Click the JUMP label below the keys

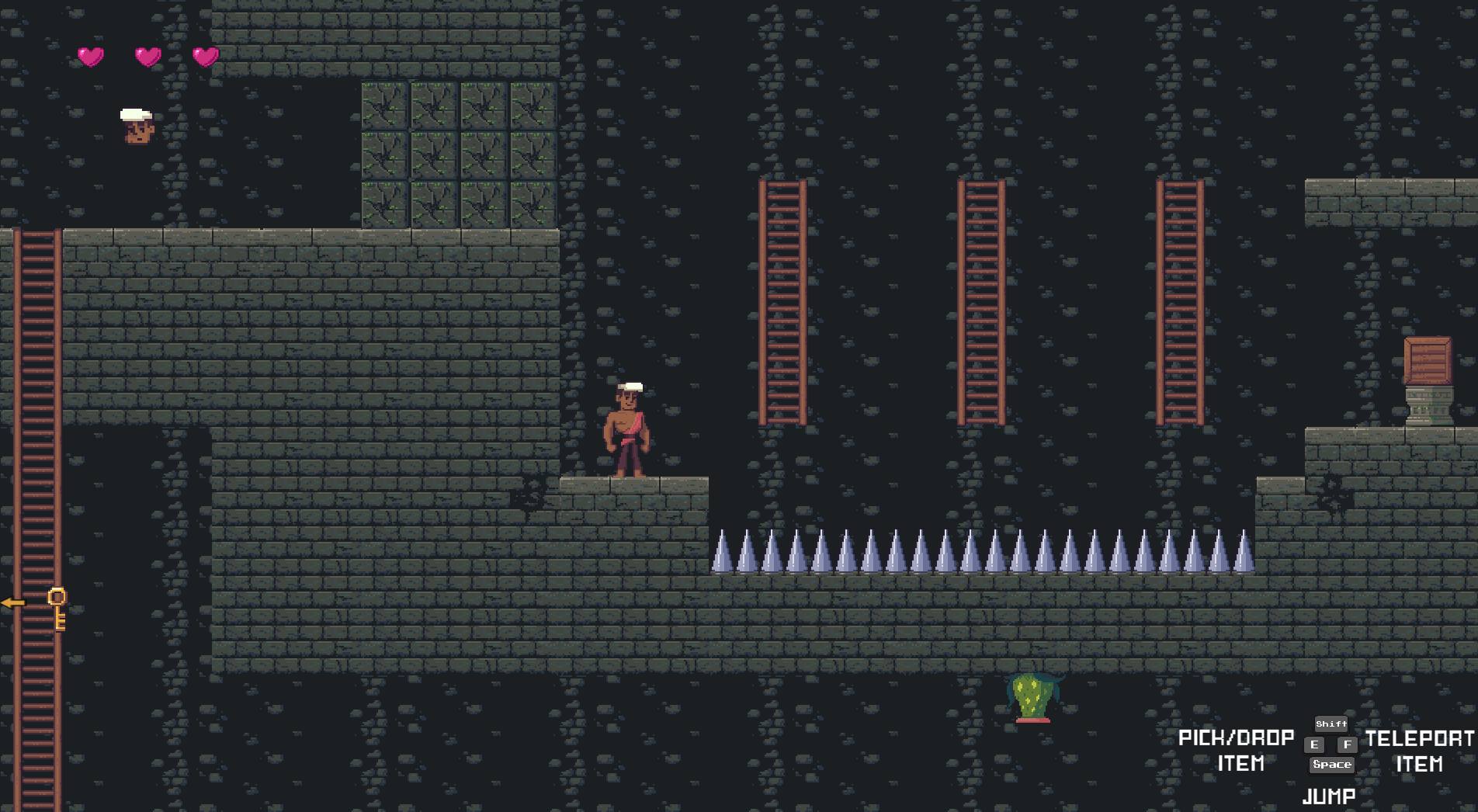(x=1331, y=795)
